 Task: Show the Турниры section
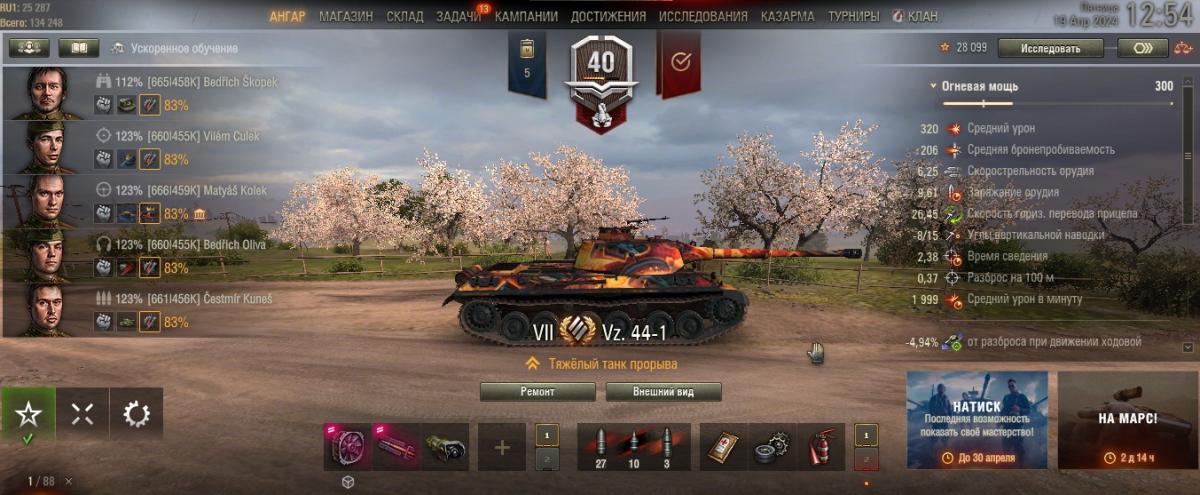pos(853,17)
